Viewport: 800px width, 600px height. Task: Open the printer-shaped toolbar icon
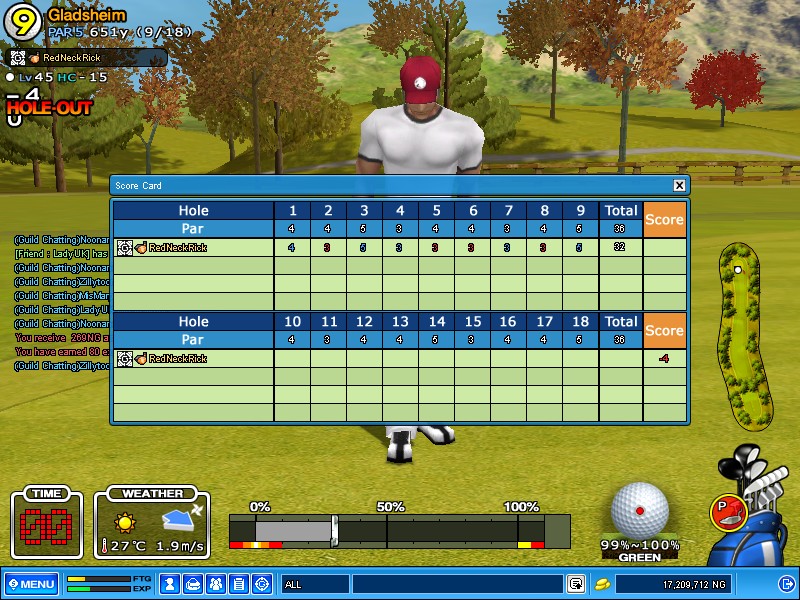point(193,584)
